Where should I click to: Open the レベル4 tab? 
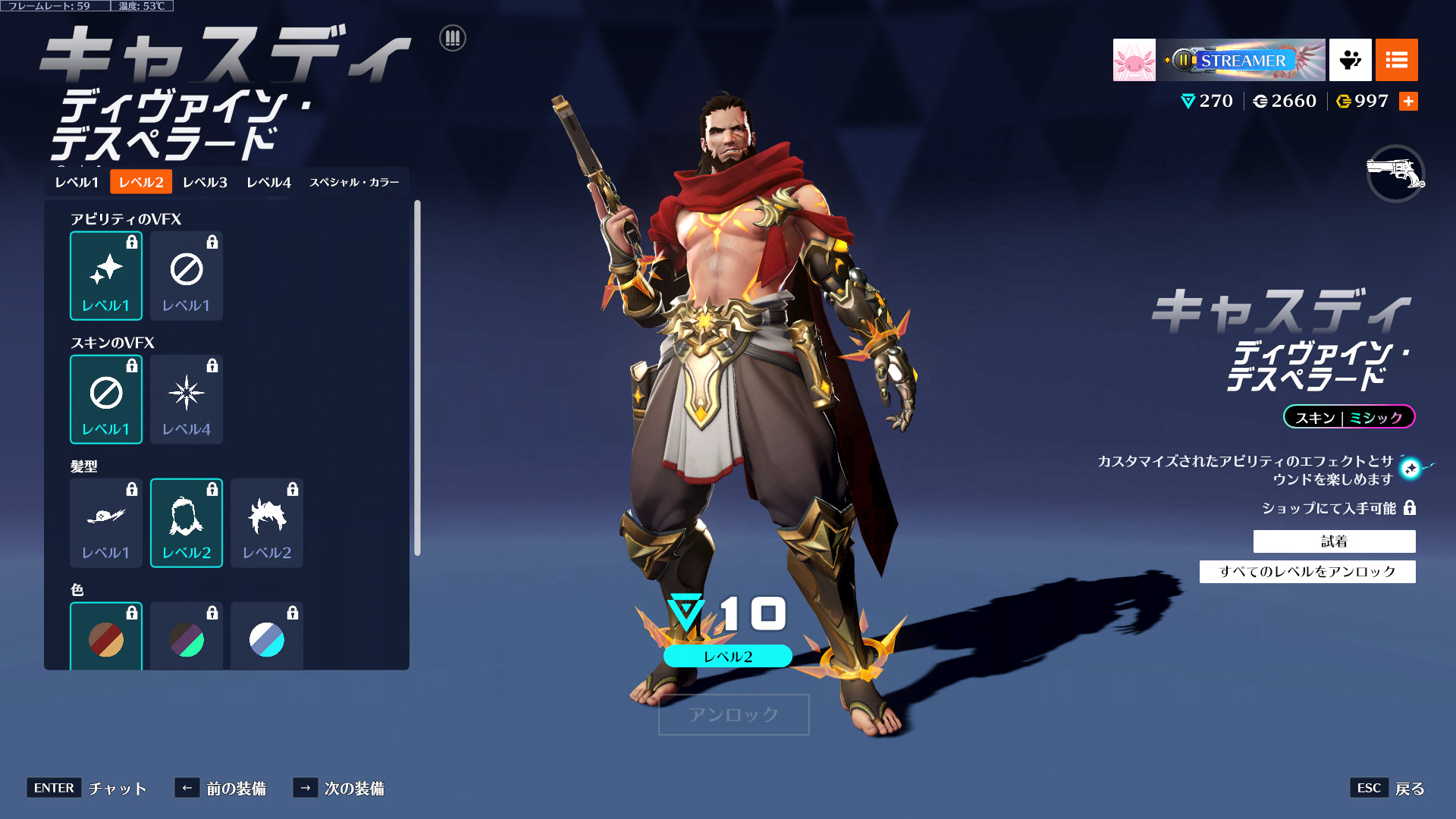[268, 182]
